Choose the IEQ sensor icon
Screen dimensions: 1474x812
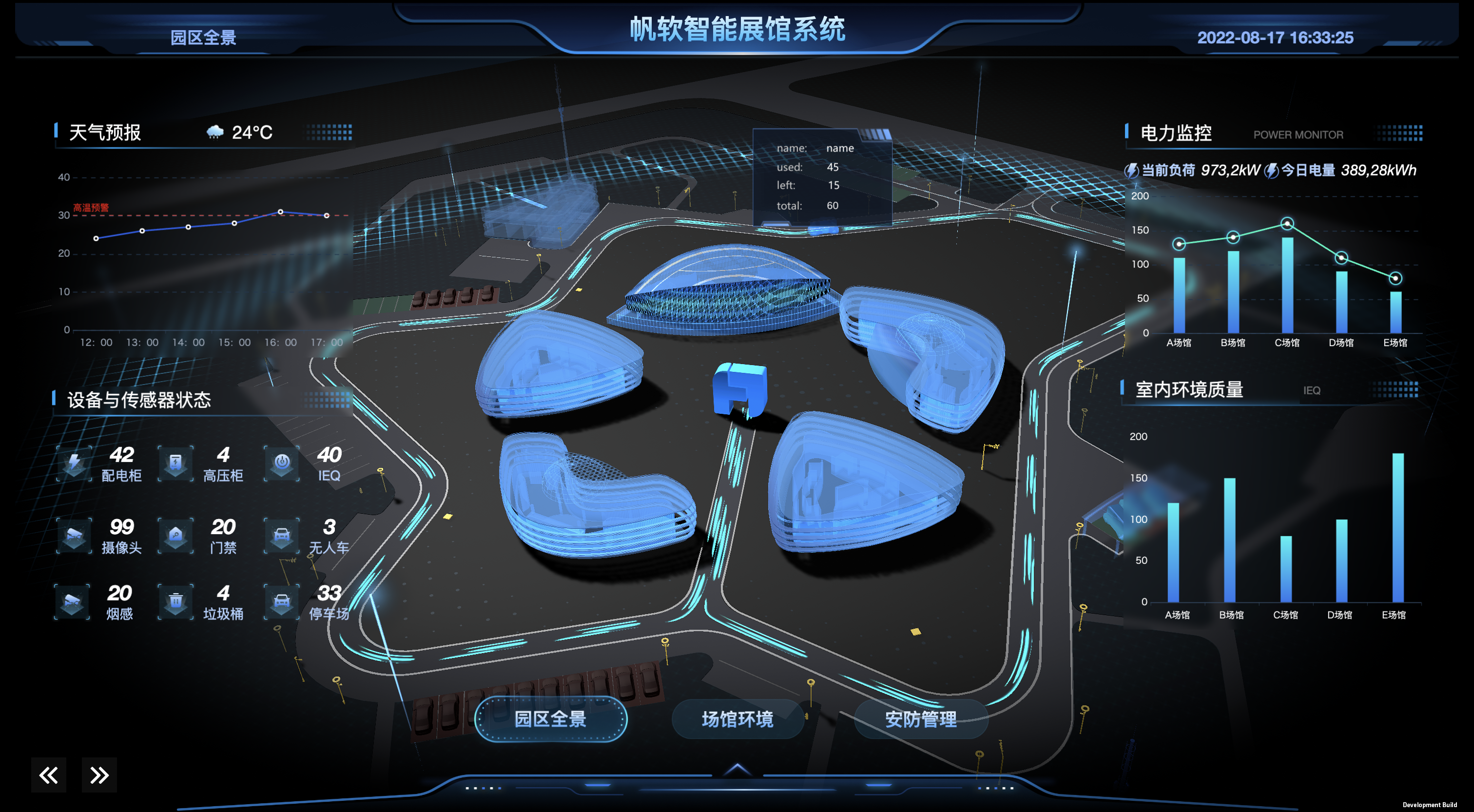point(282,463)
